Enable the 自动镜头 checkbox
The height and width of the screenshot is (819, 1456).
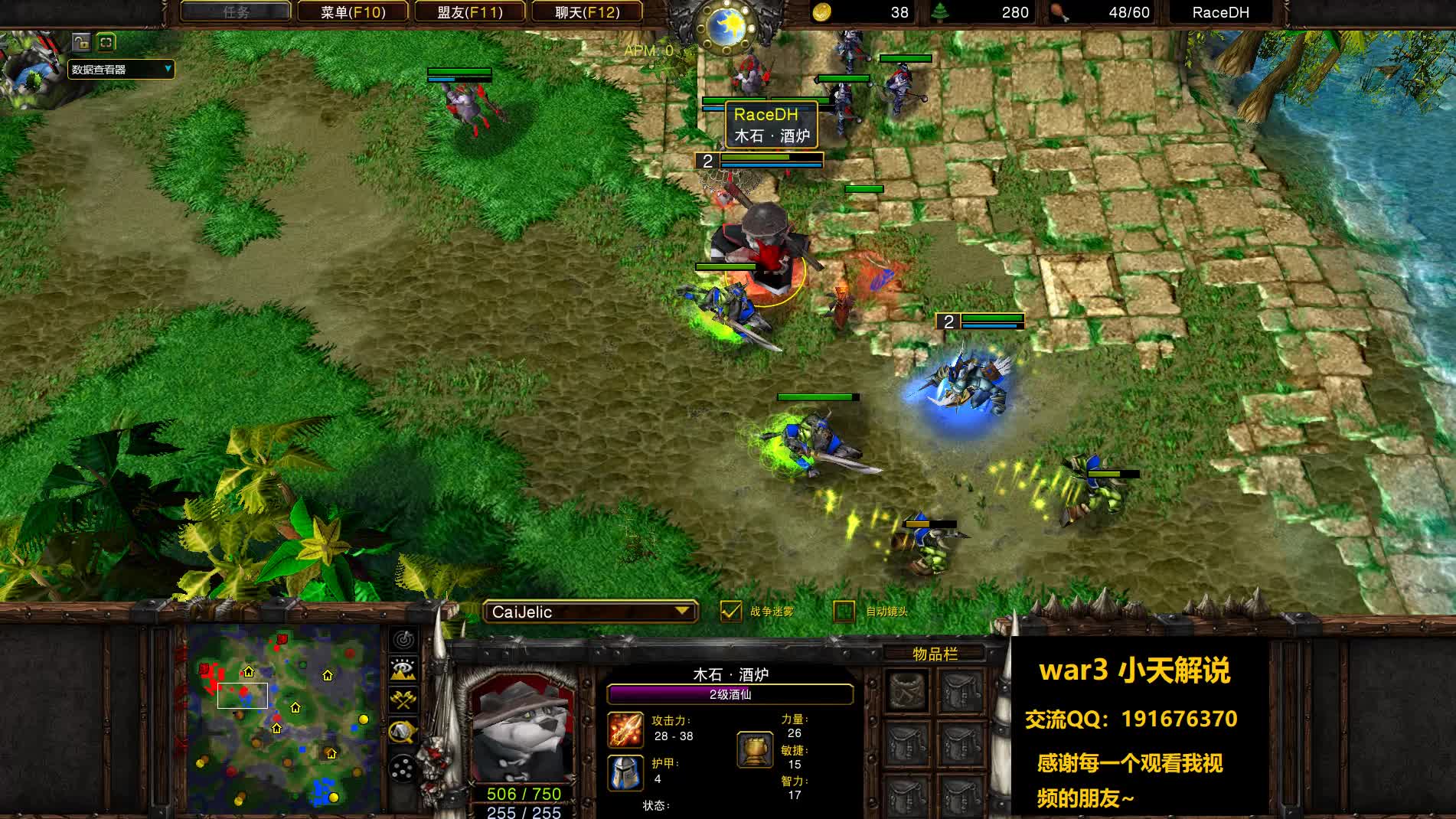[x=844, y=612]
